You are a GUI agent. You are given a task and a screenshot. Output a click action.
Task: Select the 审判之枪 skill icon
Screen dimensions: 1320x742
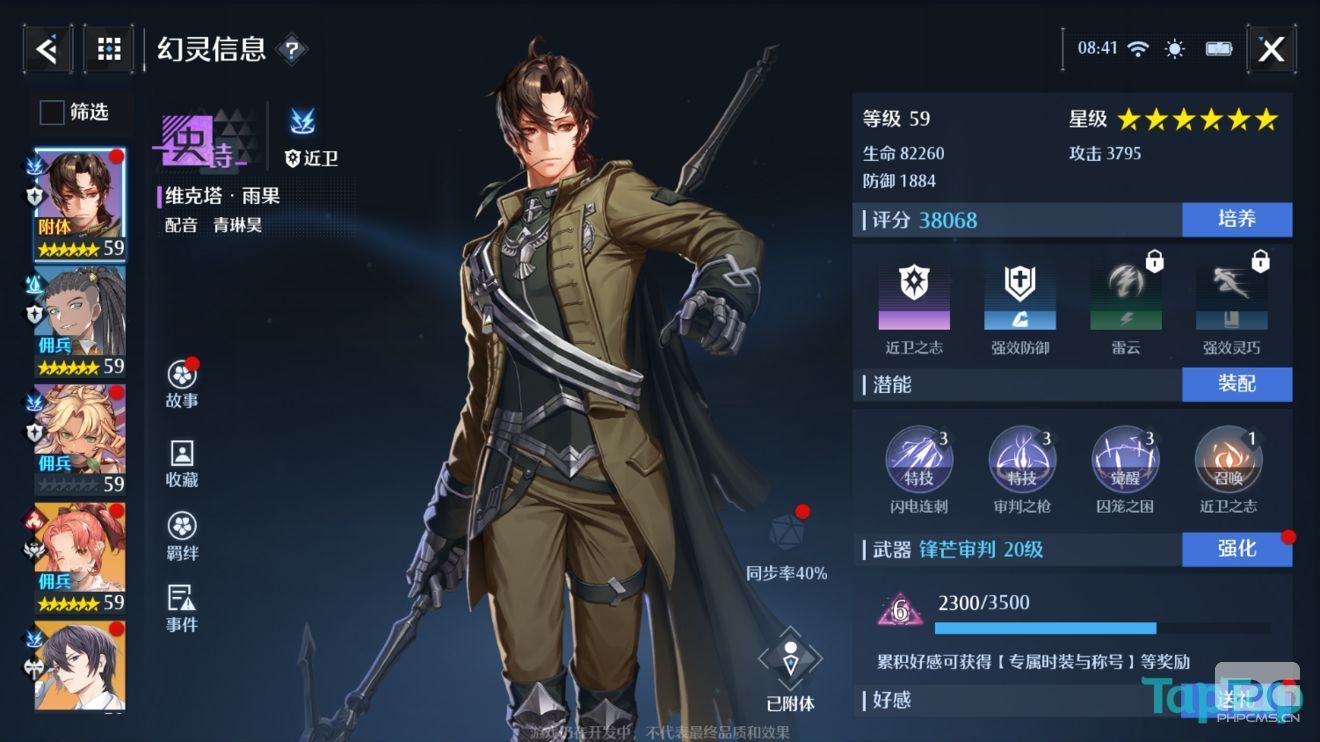[1022, 460]
